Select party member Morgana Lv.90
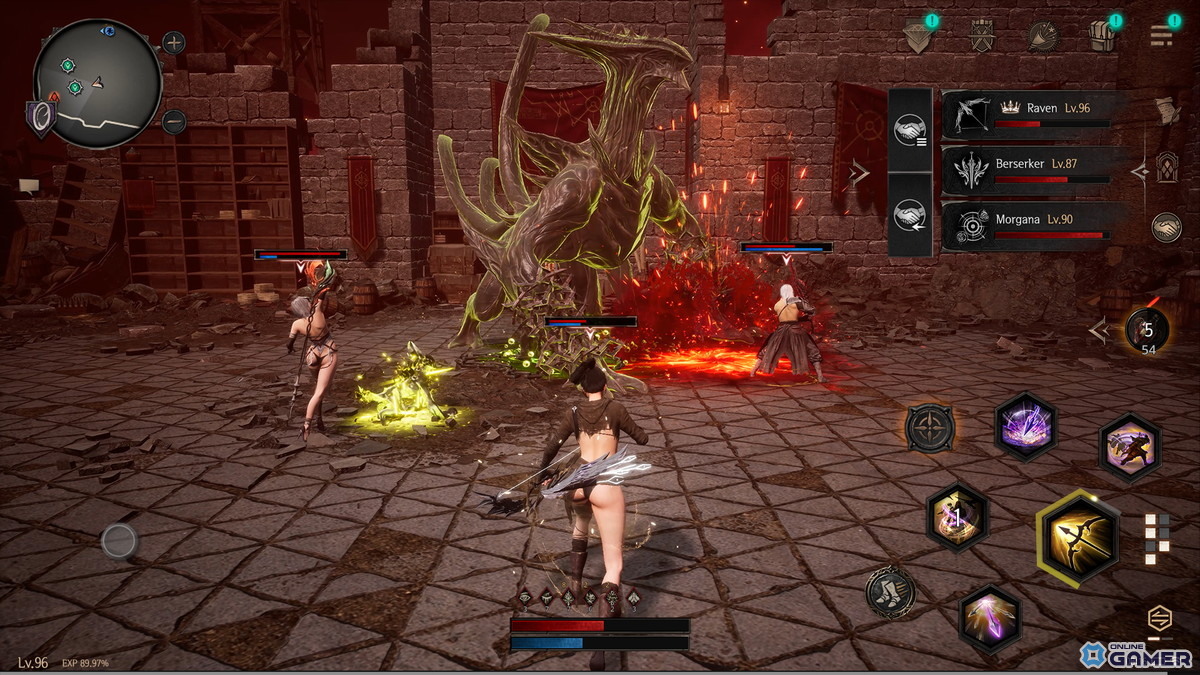 point(1026,225)
